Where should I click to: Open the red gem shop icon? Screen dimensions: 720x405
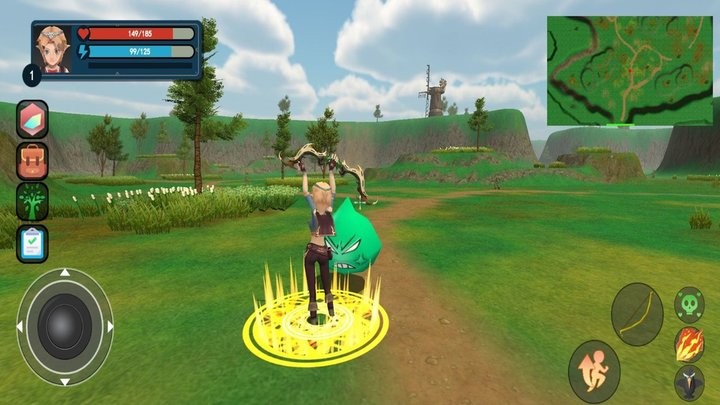pos(32,119)
